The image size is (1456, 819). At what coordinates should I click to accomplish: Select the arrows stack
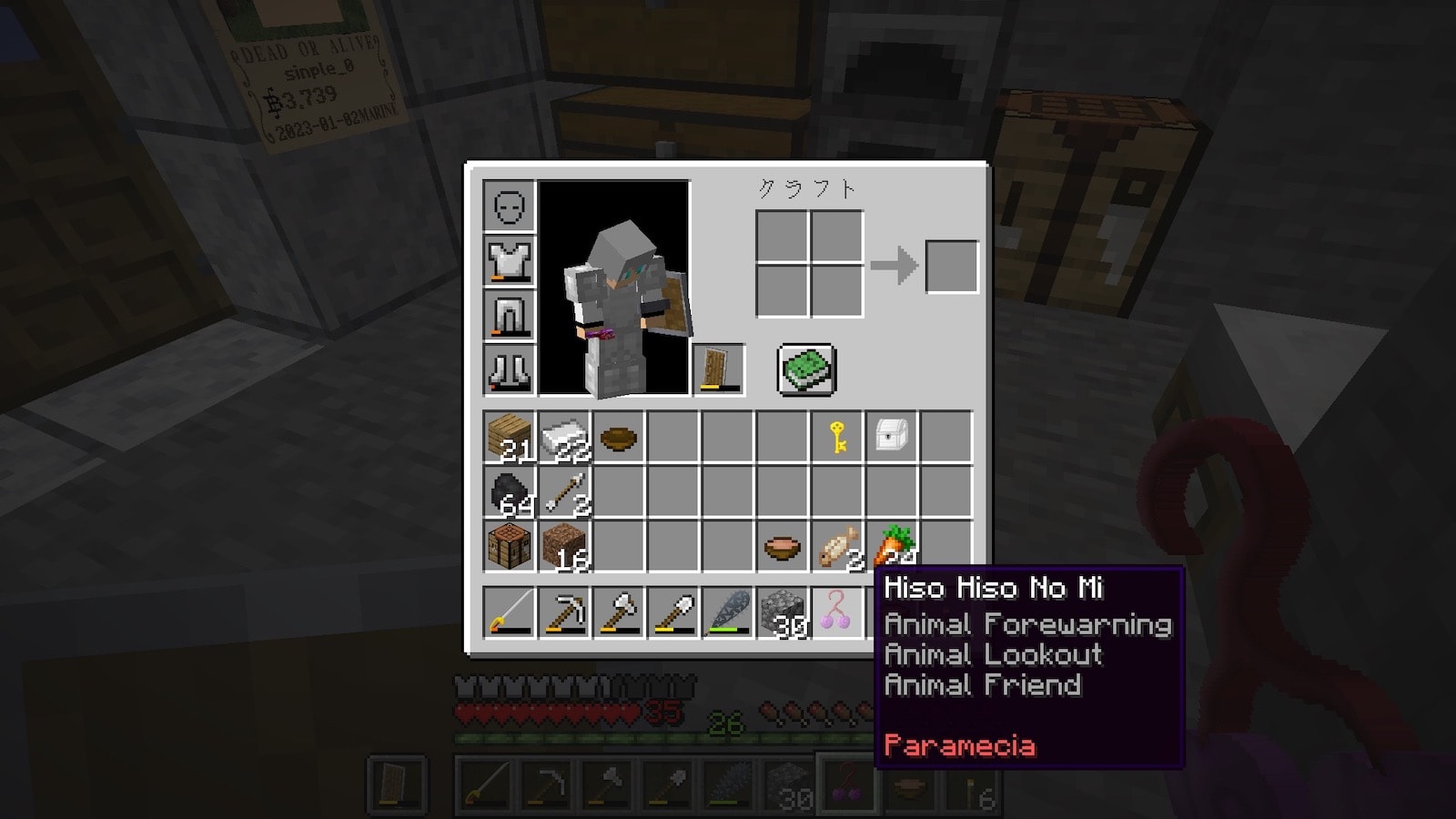point(564,492)
